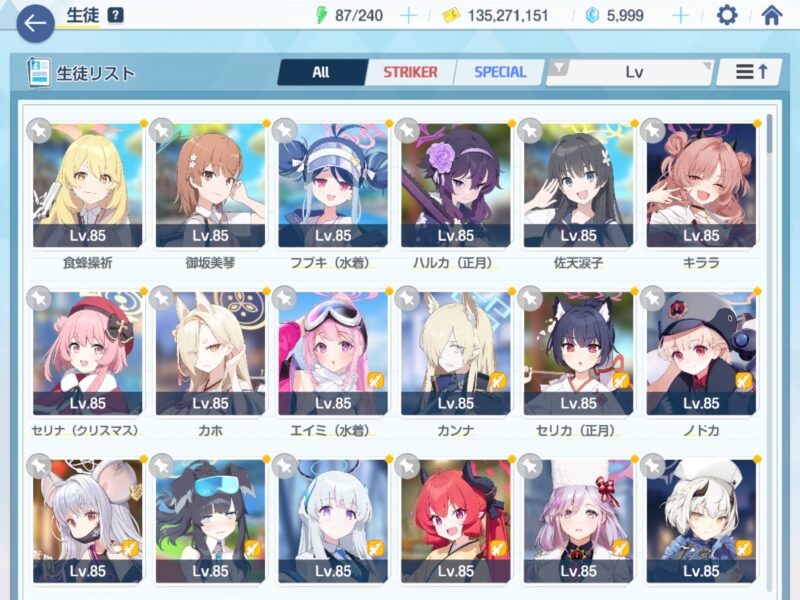Add energy with the plus button
The height and width of the screenshot is (600, 800).
tap(408, 15)
